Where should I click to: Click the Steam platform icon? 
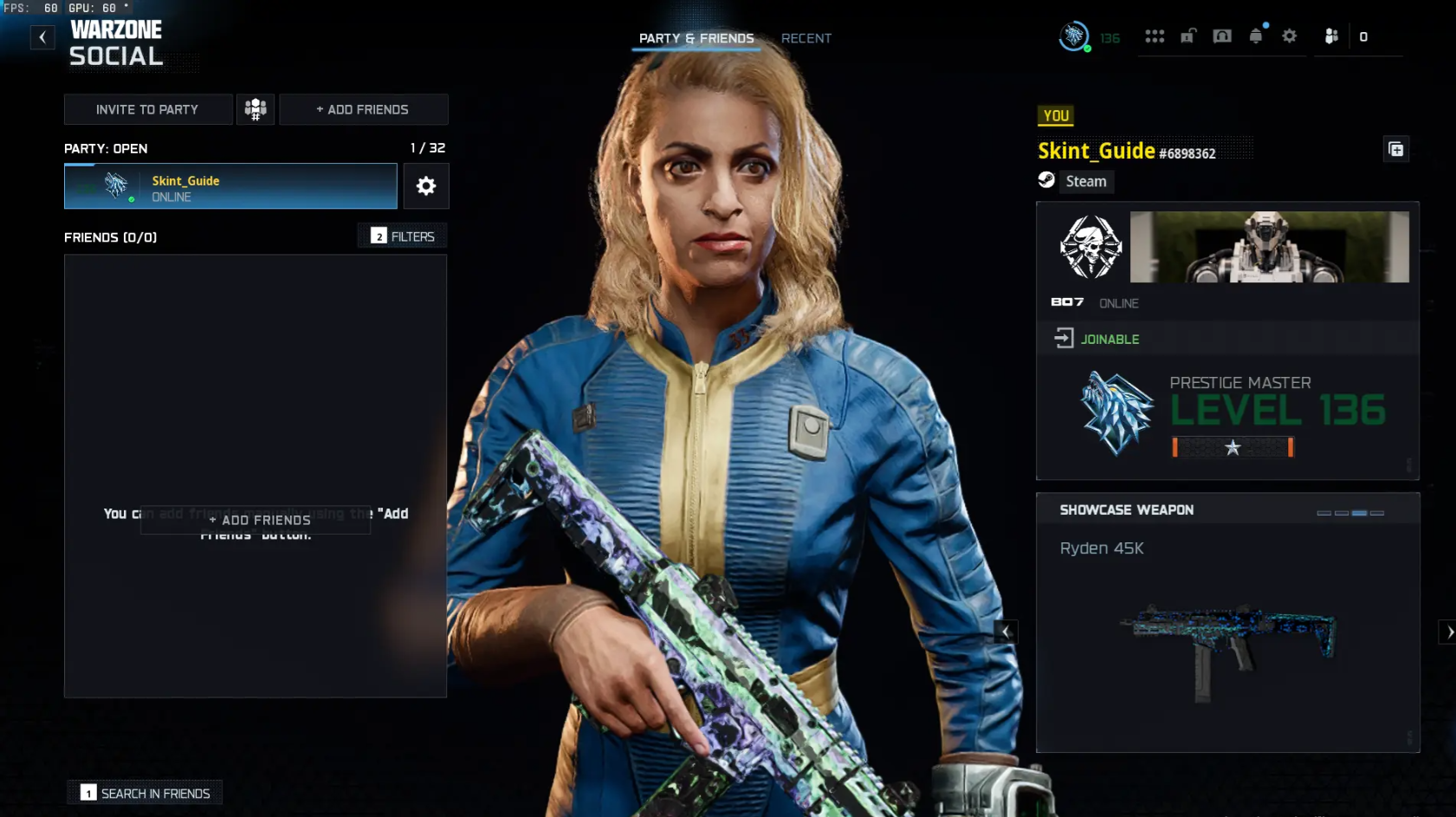[1048, 181]
